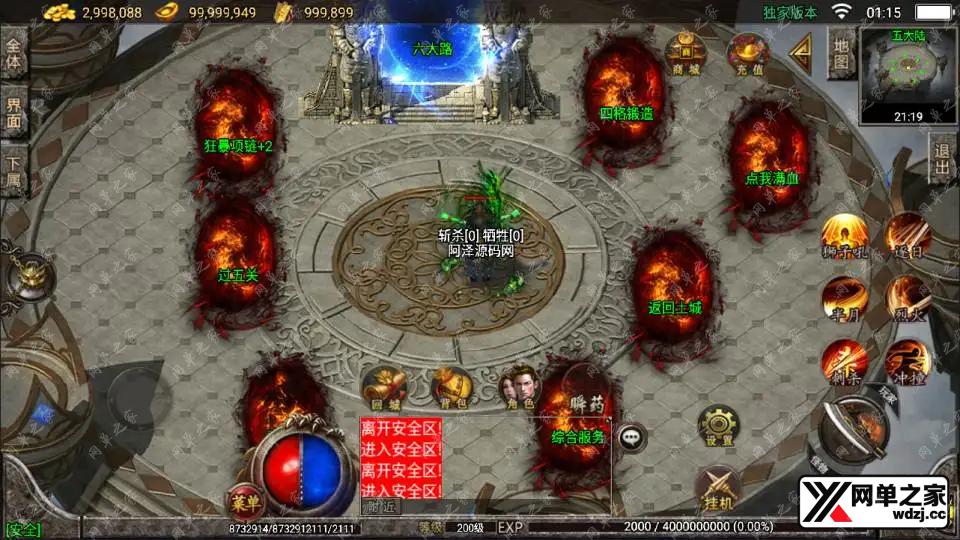
Task: Activate the 逐日 skill
Action: click(908, 235)
